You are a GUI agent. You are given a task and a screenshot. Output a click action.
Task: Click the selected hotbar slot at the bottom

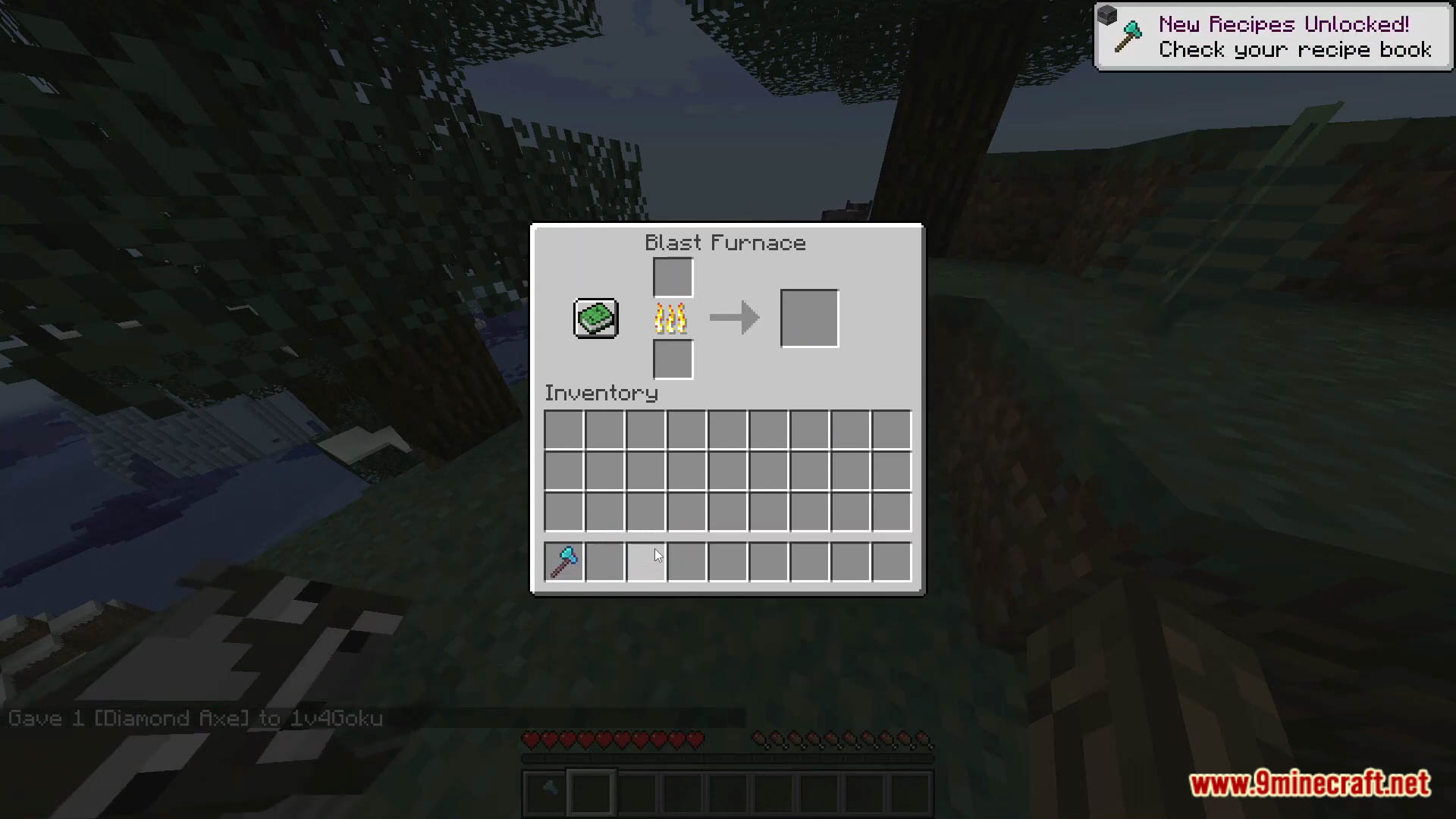point(591,790)
